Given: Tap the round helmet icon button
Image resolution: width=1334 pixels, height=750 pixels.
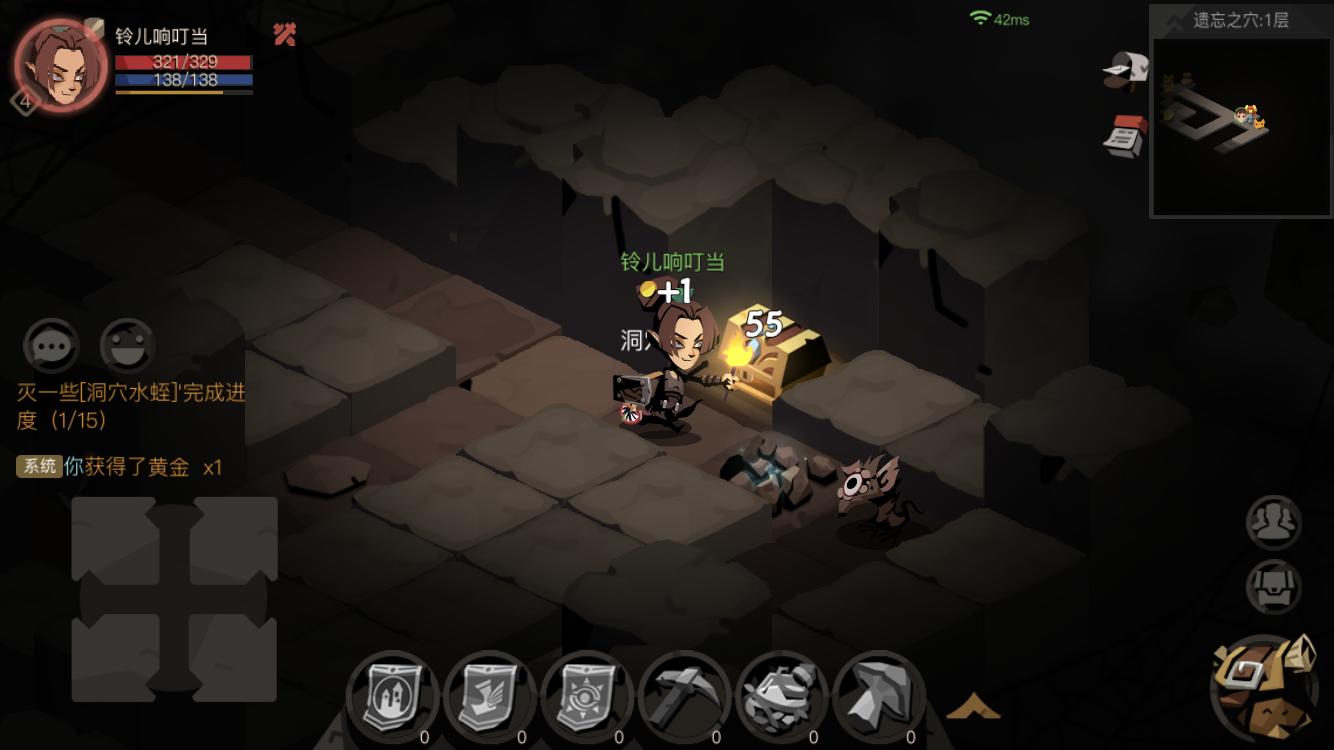Looking at the screenshot, I should (1273, 586).
